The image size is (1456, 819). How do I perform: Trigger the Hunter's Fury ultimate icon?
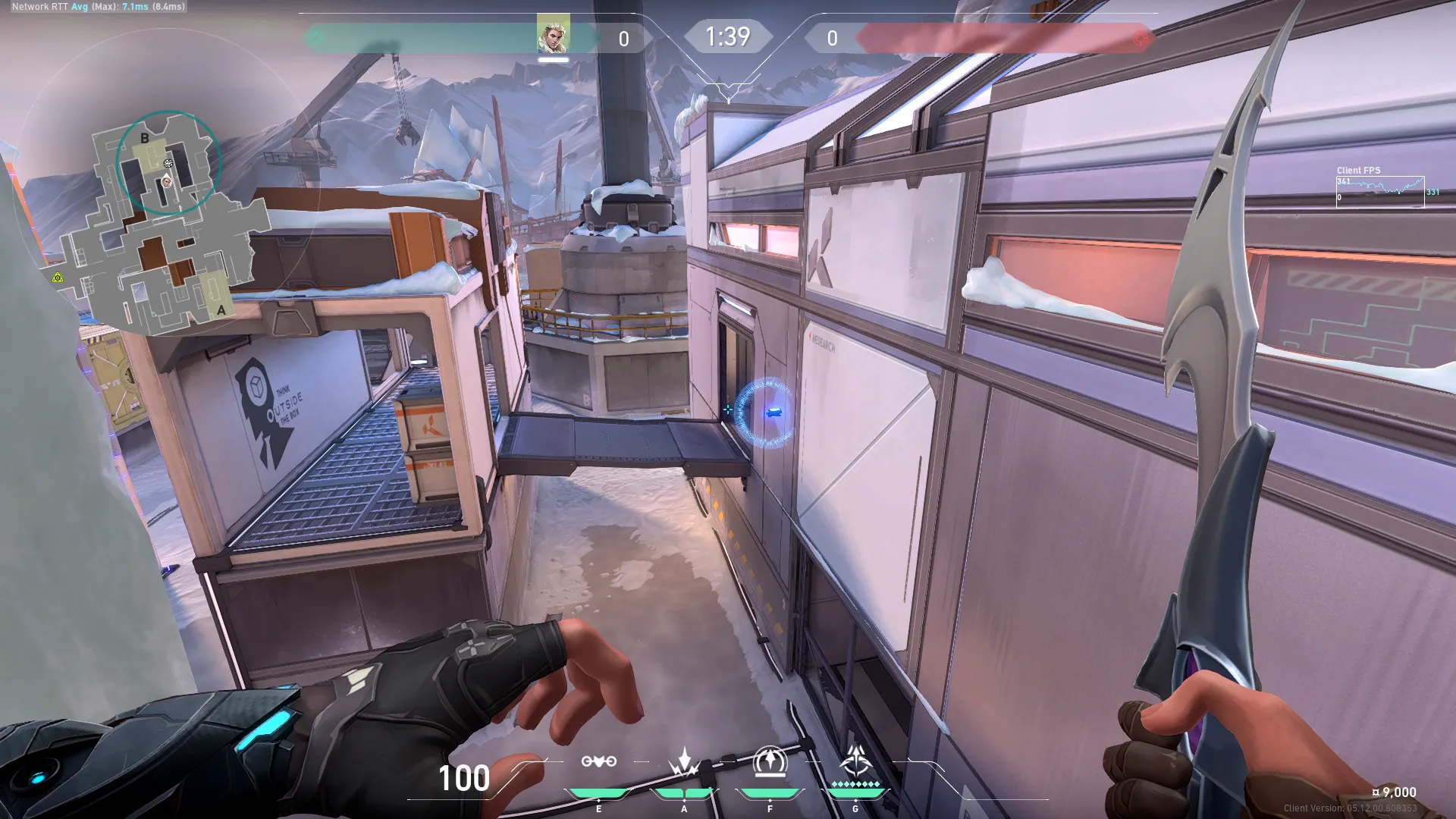856,761
